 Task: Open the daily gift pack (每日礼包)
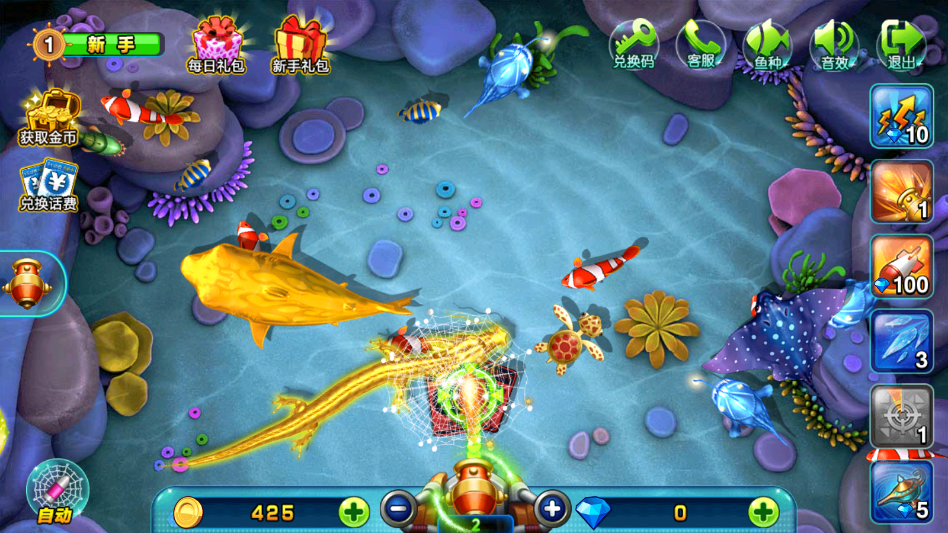217,45
